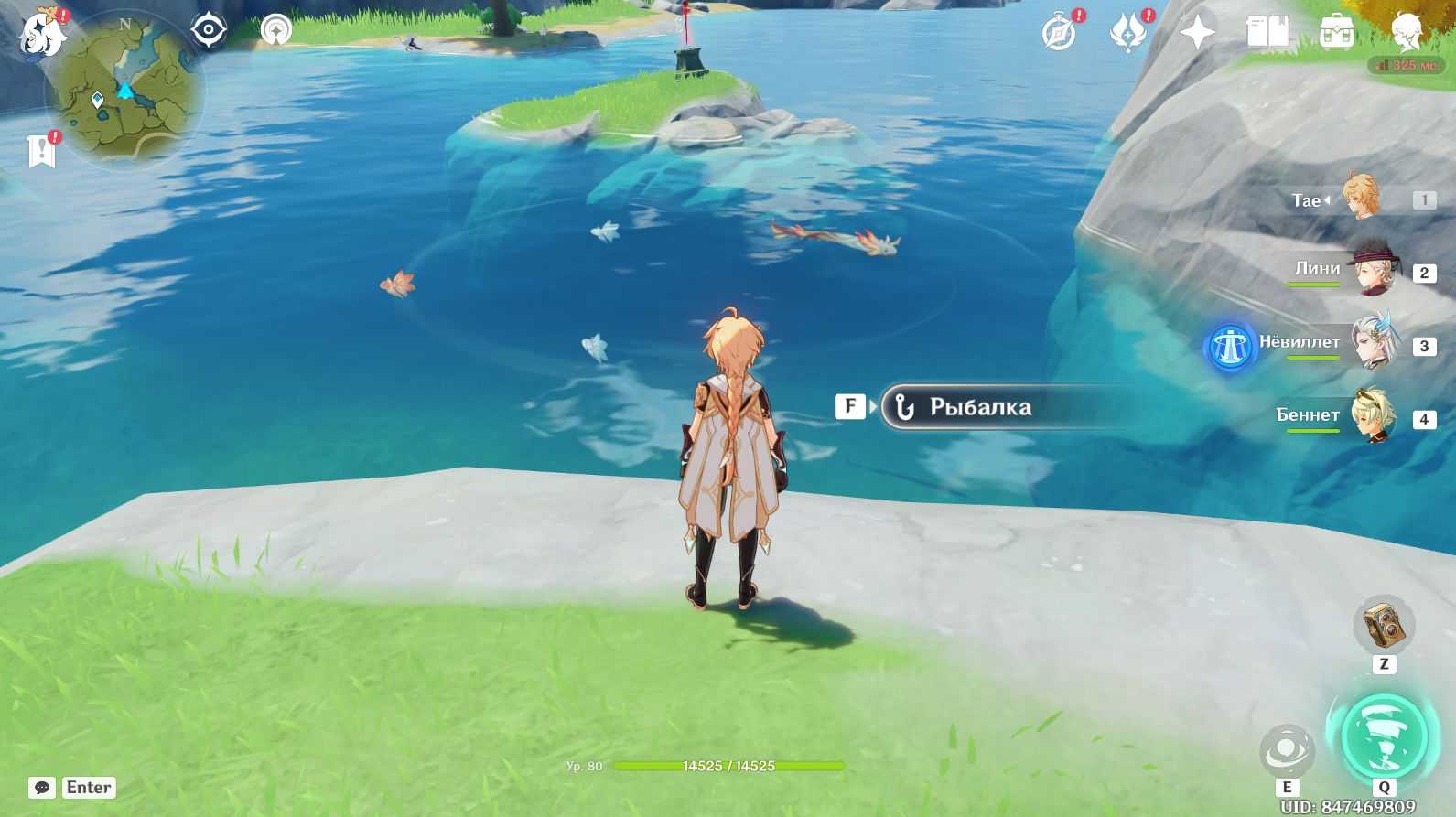Open the battle pass winged icon

coord(1127,34)
